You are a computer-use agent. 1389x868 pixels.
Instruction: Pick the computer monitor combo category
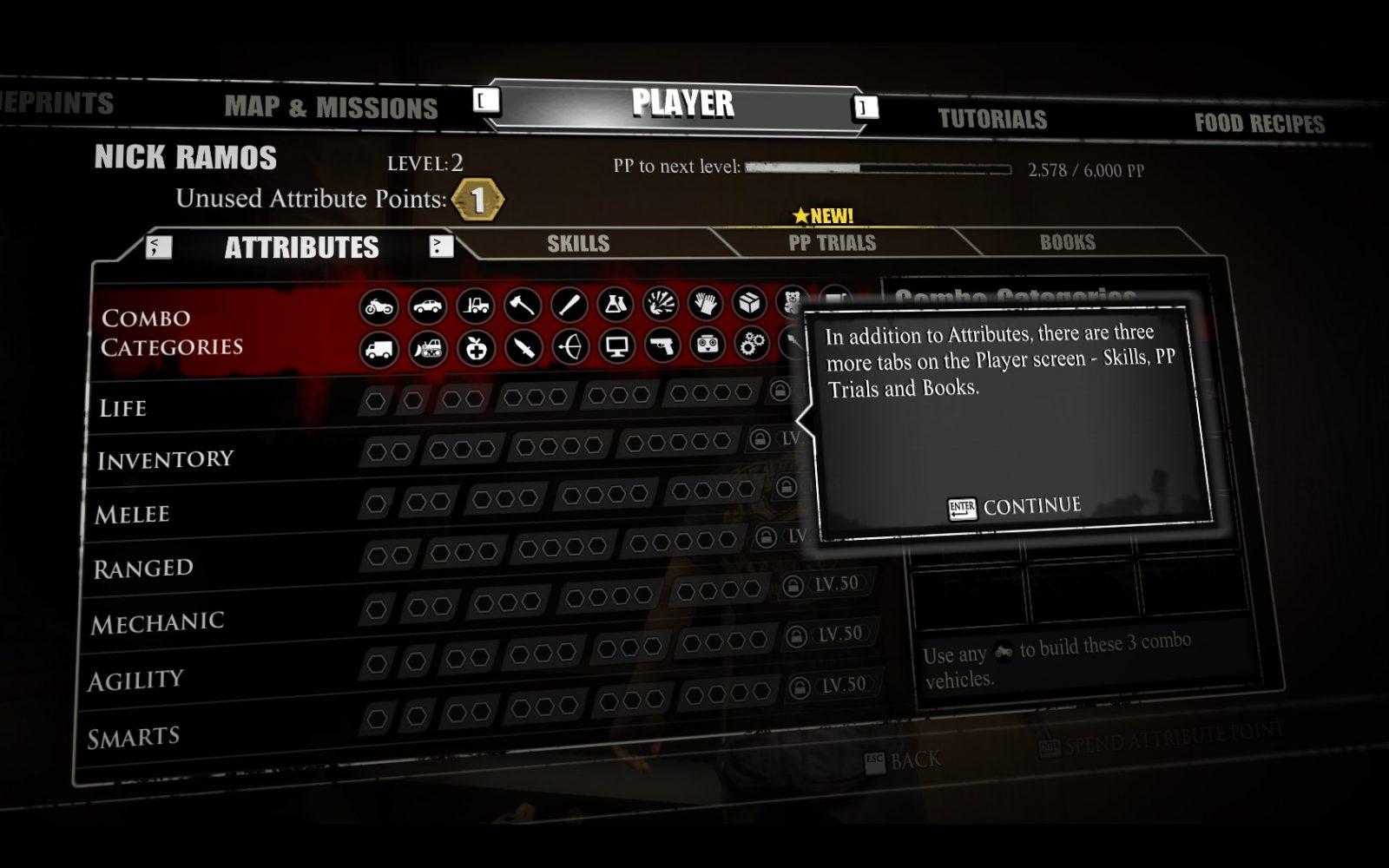(x=616, y=347)
